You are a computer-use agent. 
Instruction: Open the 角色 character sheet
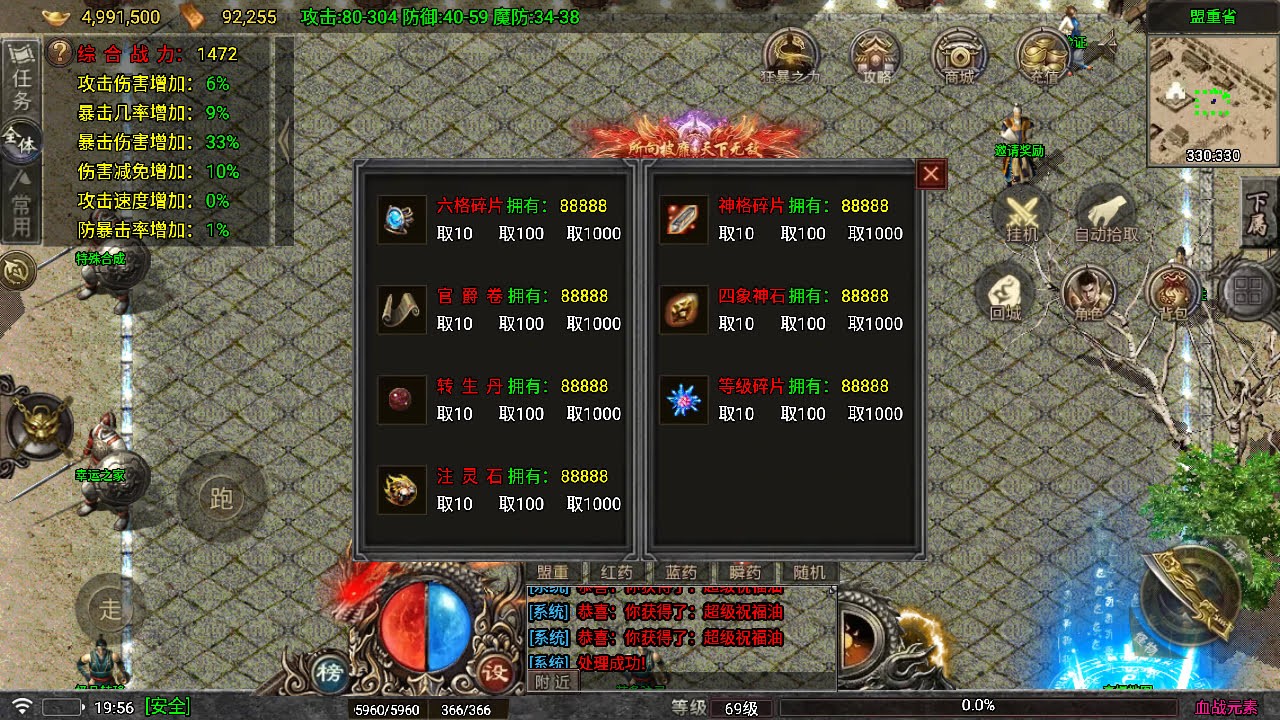tap(1088, 295)
